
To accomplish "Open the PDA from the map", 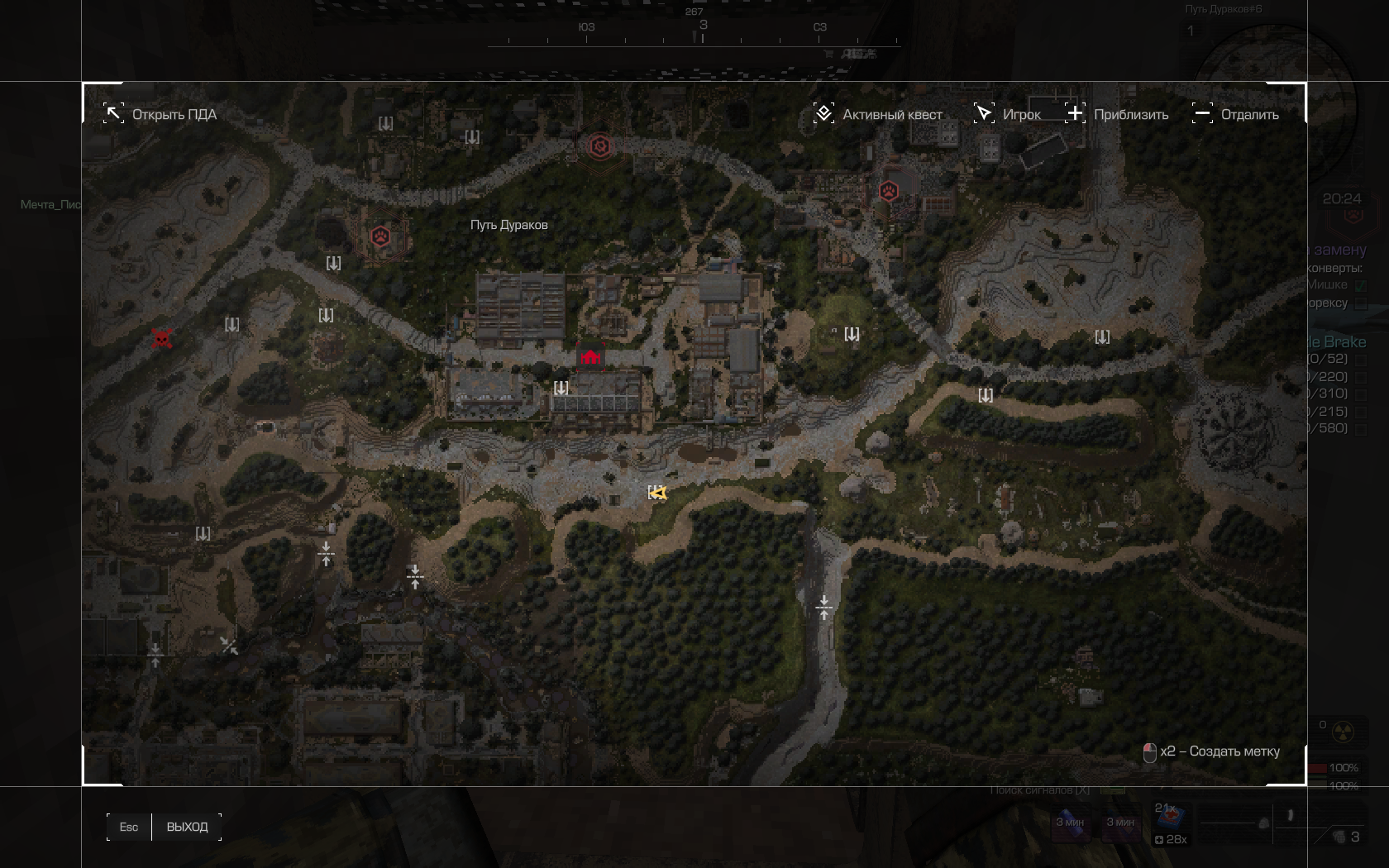I will [x=160, y=114].
